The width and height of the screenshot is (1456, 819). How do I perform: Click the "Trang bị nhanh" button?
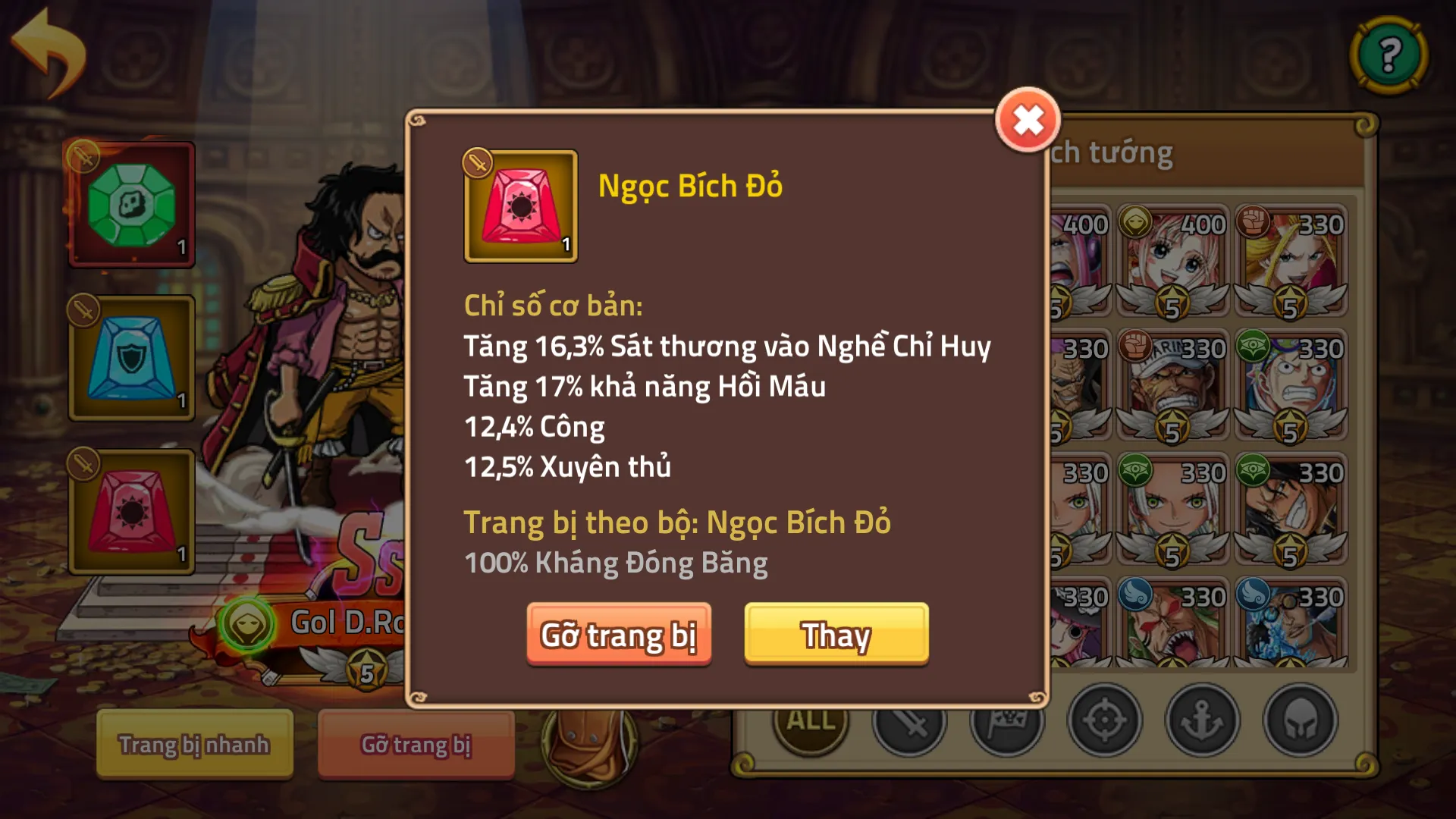pos(193,745)
